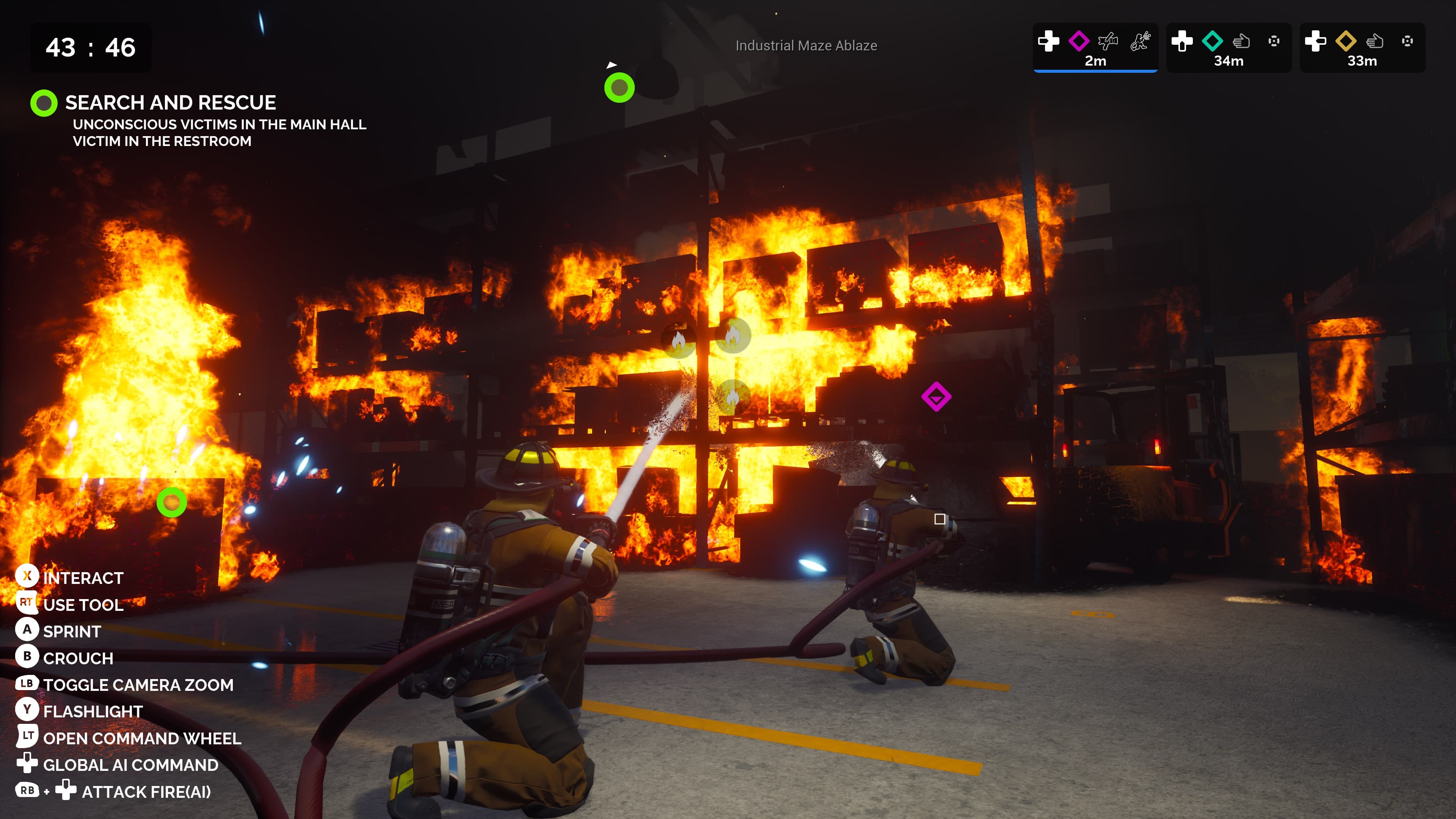Toggle the flashlight via the Y control hint
This screenshot has height=819, width=1456.
click(x=27, y=711)
